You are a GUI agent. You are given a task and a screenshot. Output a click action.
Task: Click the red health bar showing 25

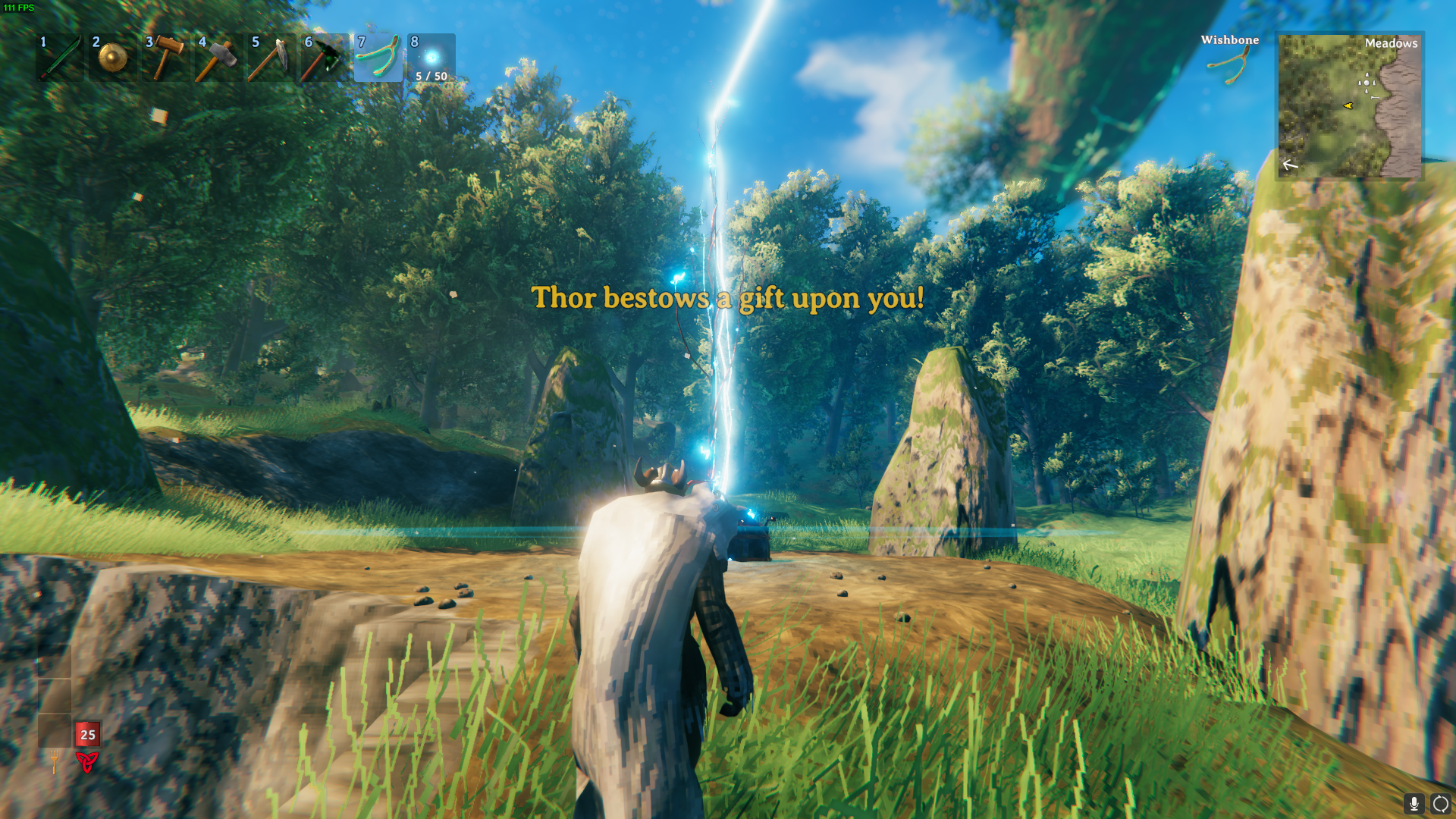coord(86,734)
